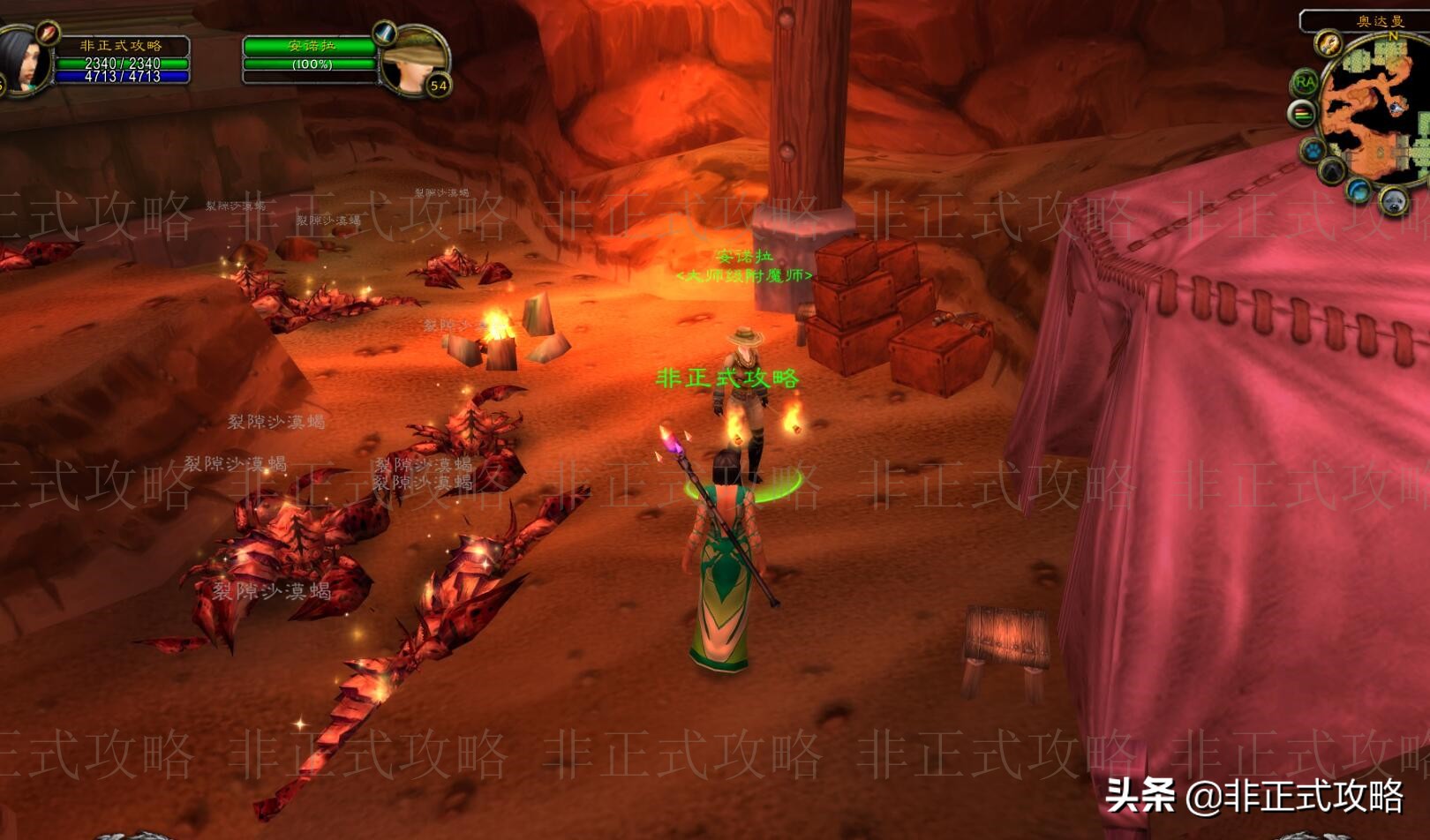Click the blue mana bar 4713/4713

coord(122,77)
